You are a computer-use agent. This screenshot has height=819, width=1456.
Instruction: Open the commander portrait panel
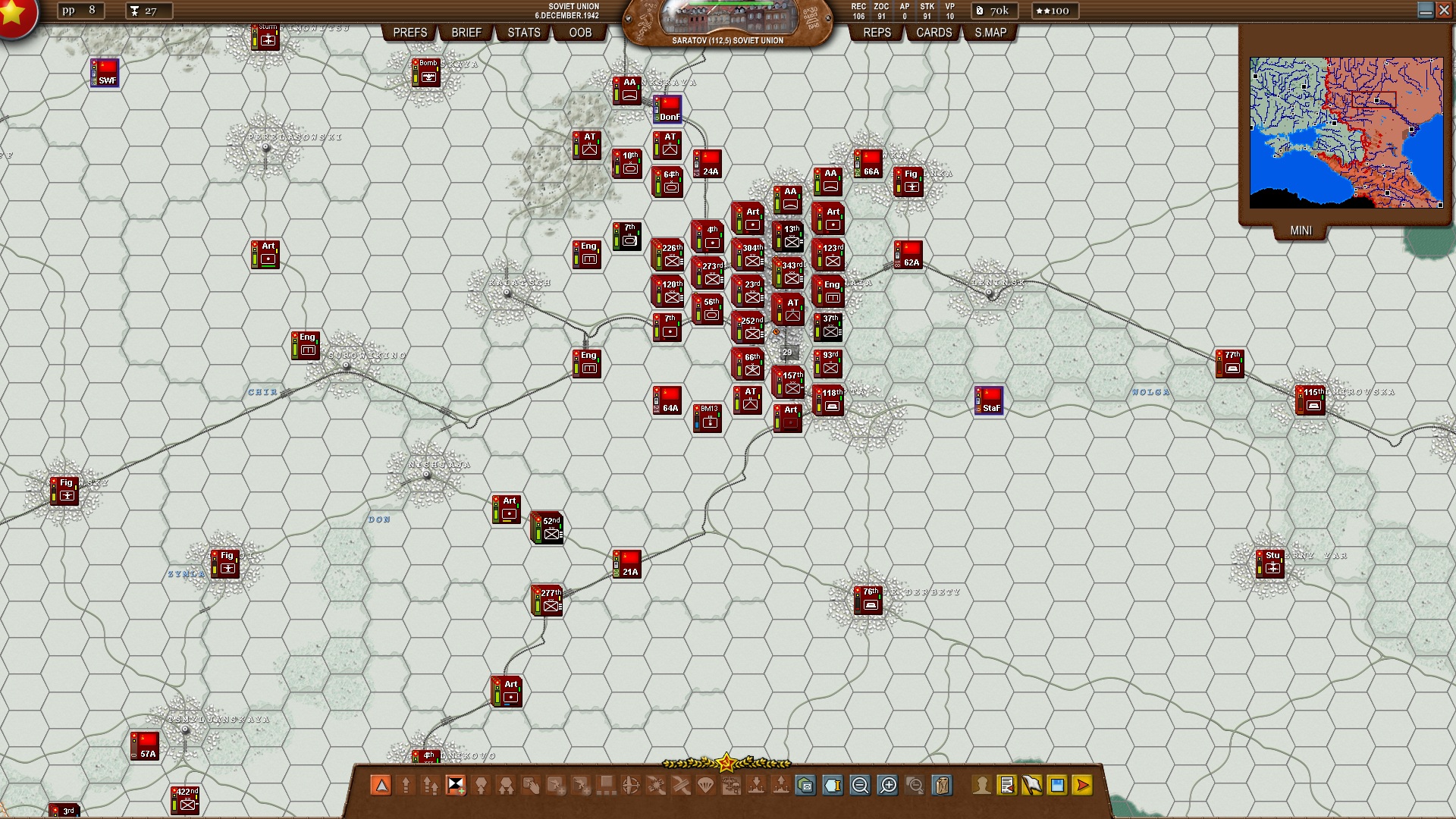[x=982, y=786]
